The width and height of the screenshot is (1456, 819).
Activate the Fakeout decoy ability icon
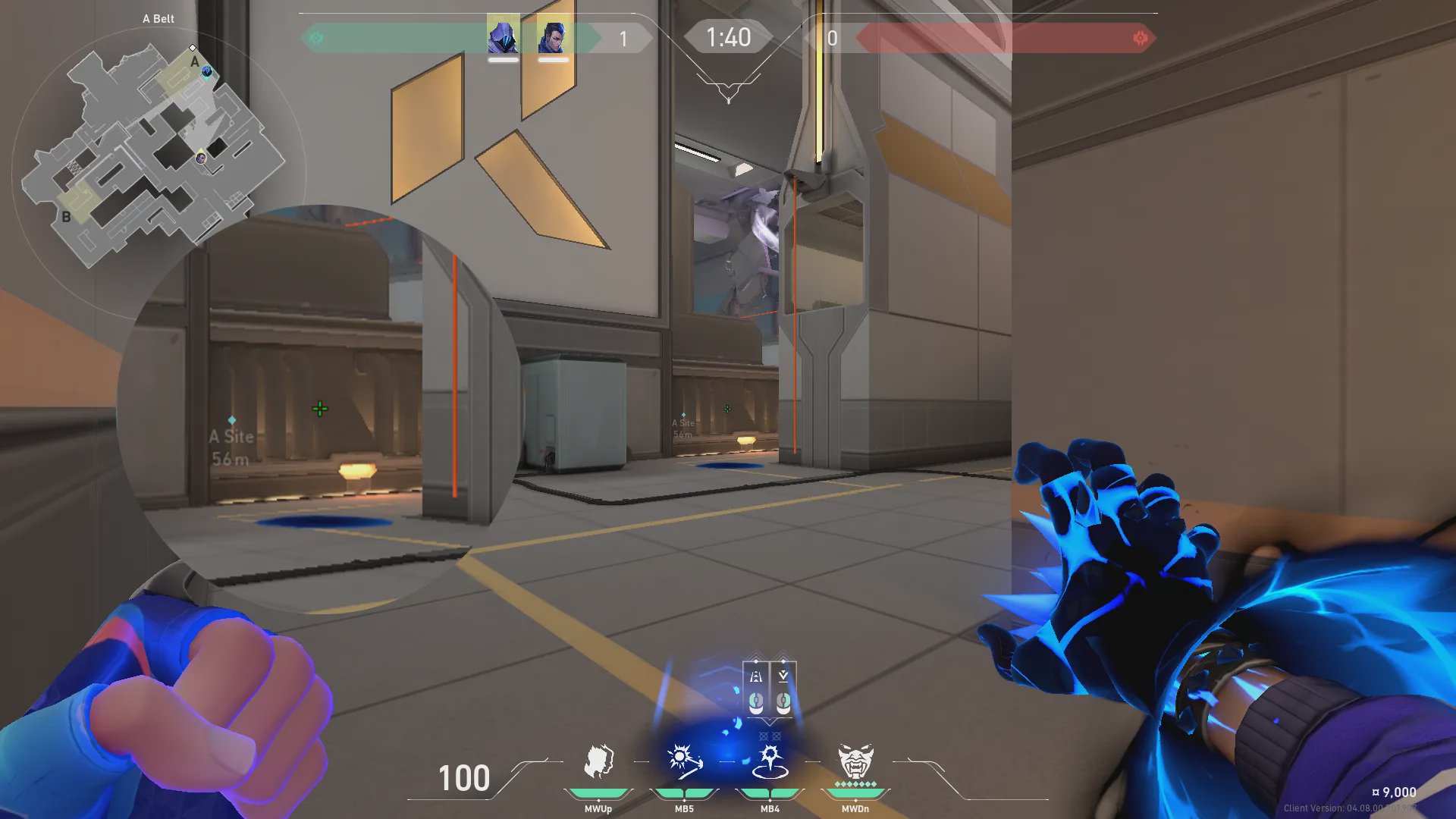click(x=598, y=761)
